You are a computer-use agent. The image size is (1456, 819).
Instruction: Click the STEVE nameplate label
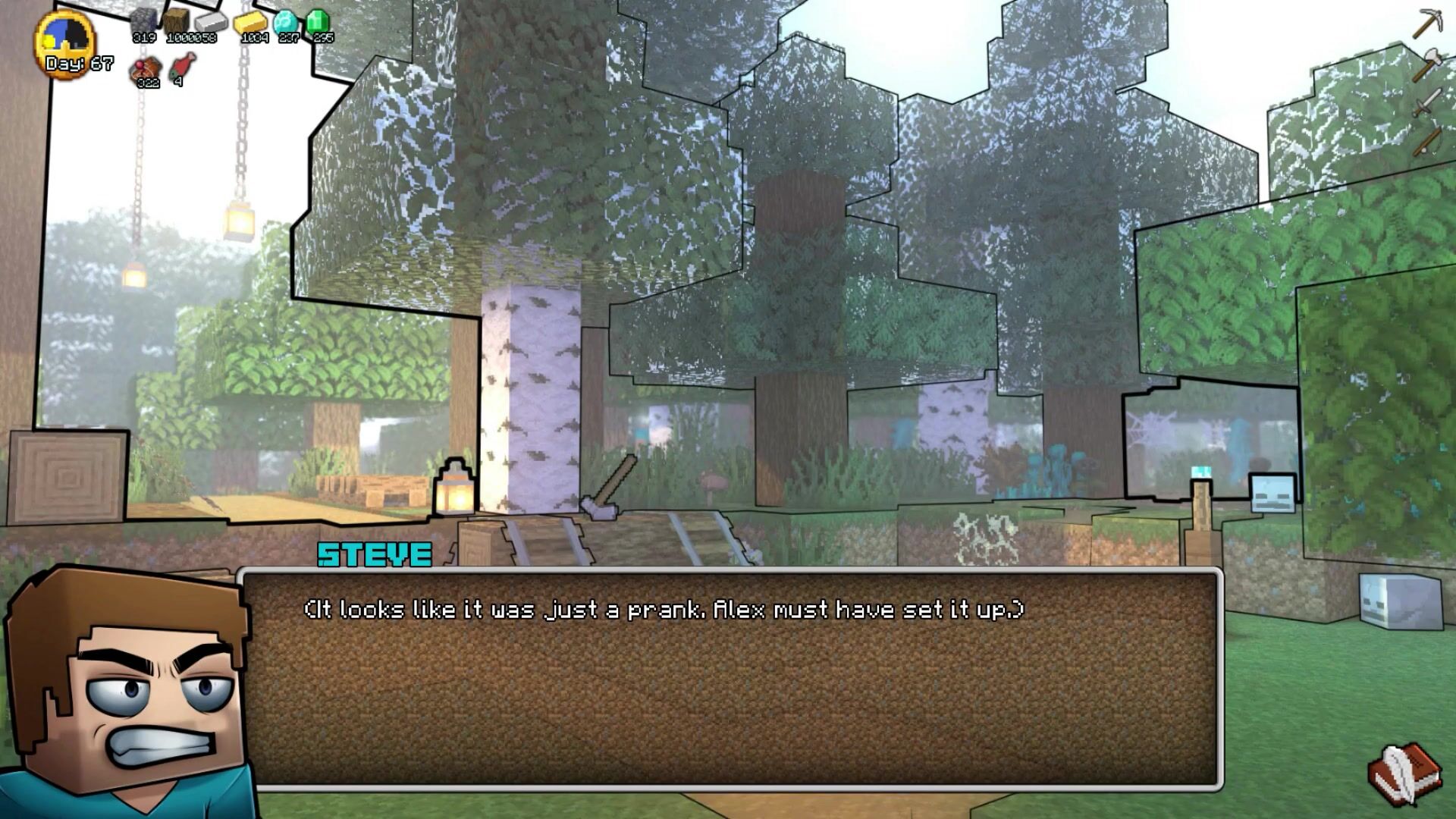(374, 554)
